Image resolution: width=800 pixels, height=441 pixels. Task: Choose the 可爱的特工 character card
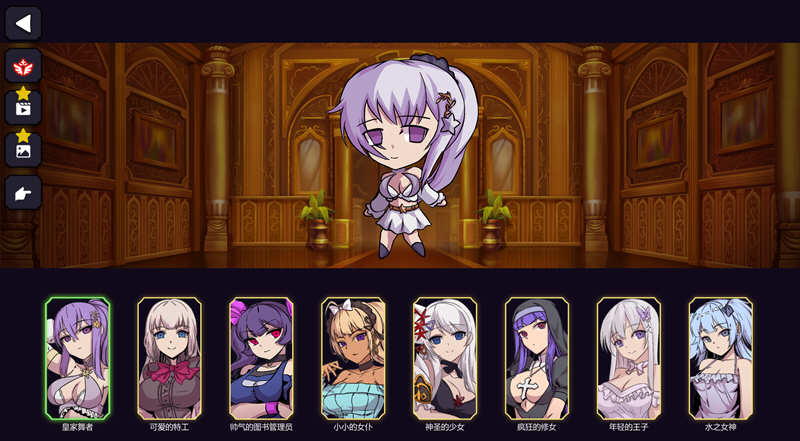click(169, 357)
